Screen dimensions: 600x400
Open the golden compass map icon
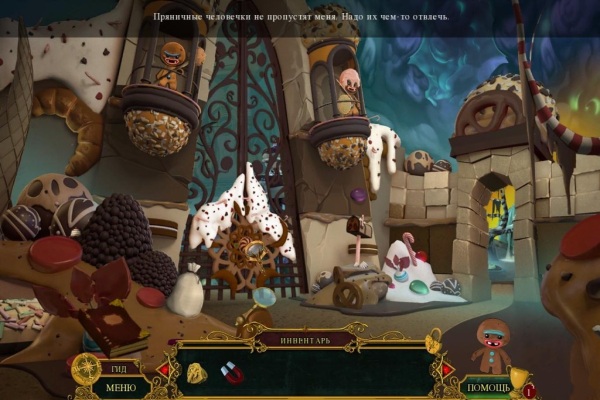pos(85,367)
